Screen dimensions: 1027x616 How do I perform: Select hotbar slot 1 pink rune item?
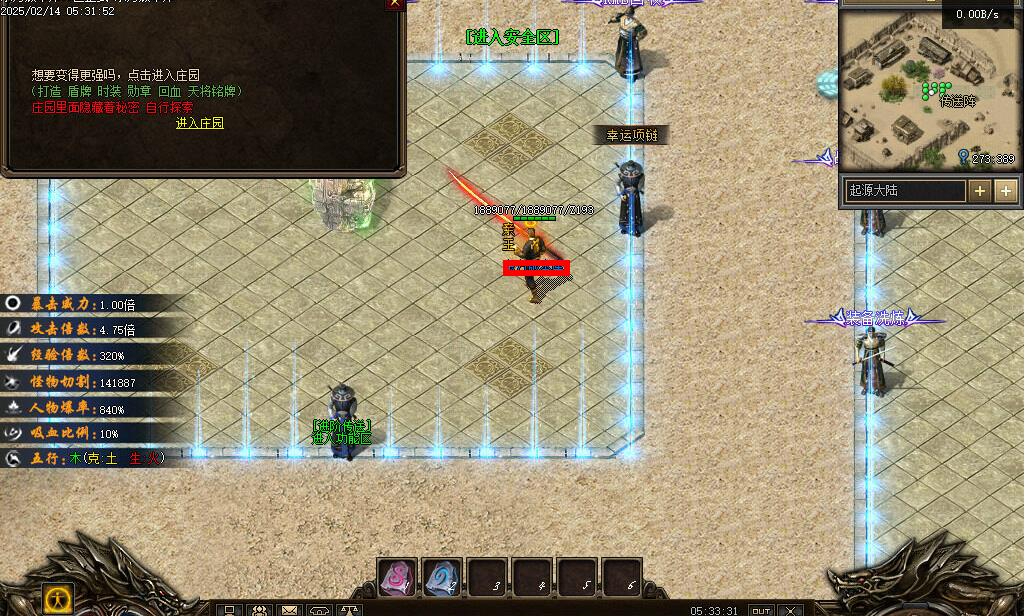(x=396, y=577)
